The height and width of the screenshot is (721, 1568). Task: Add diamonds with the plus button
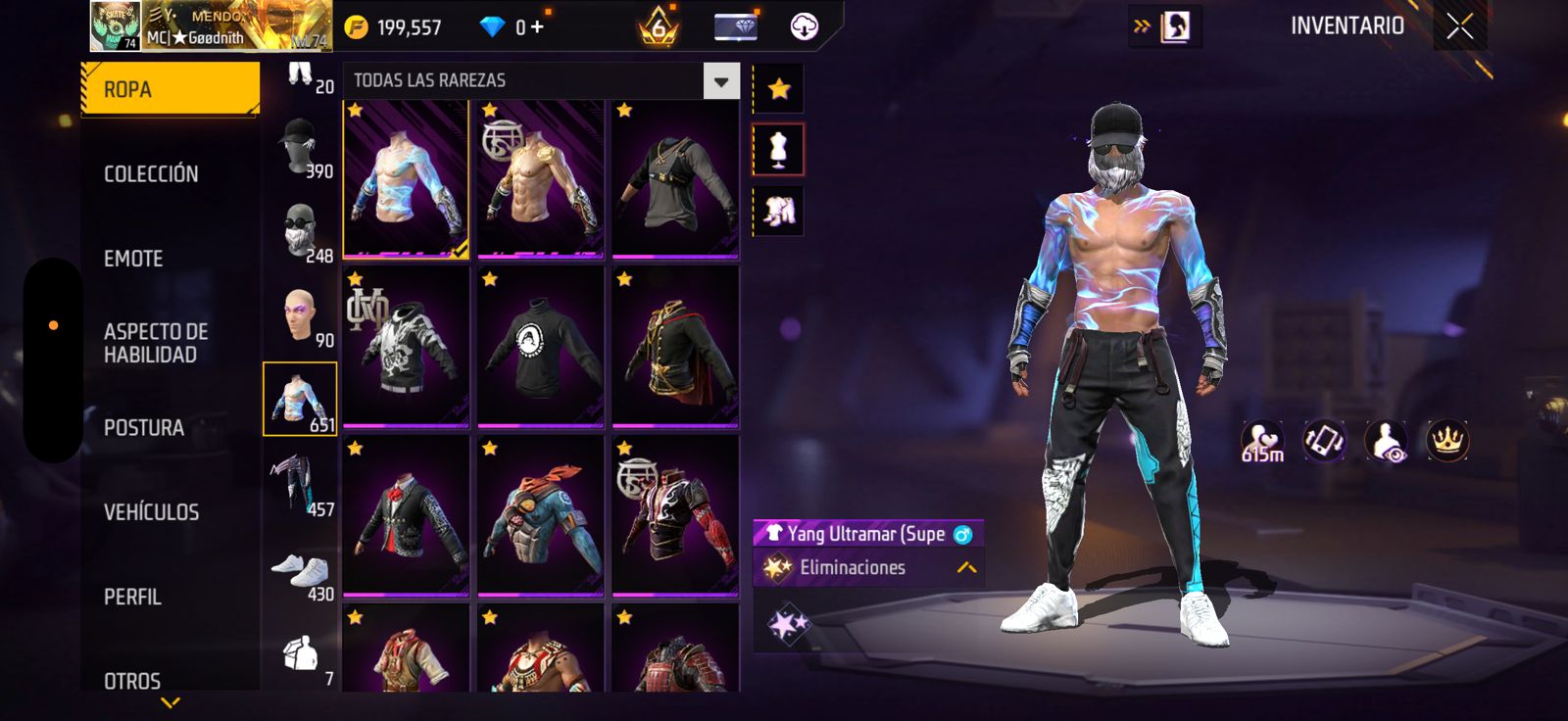click(536, 27)
